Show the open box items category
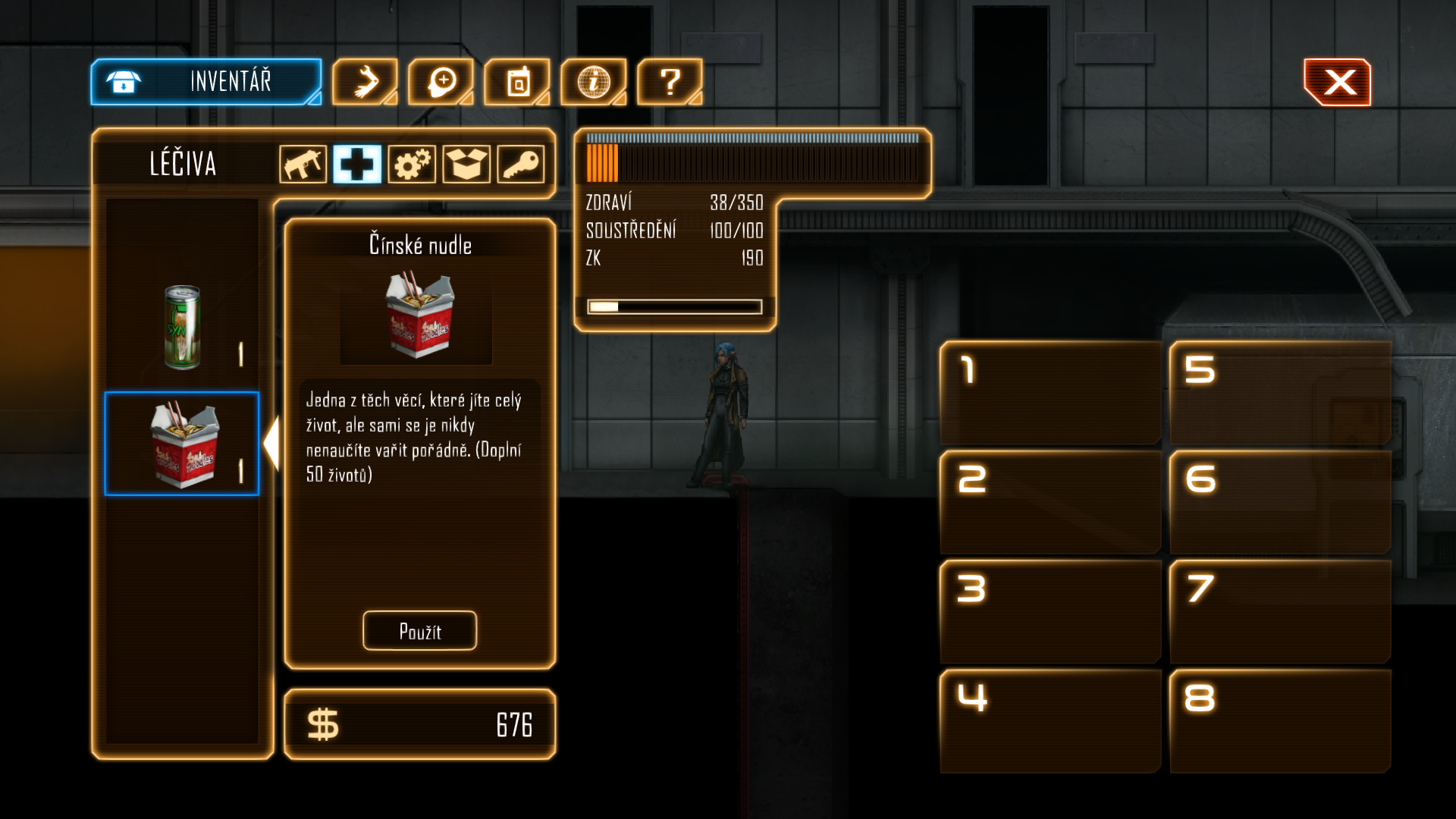Image resolution: width=1456 pixels, height=819 pixels. pyautogui.click(x=466, y=164)
